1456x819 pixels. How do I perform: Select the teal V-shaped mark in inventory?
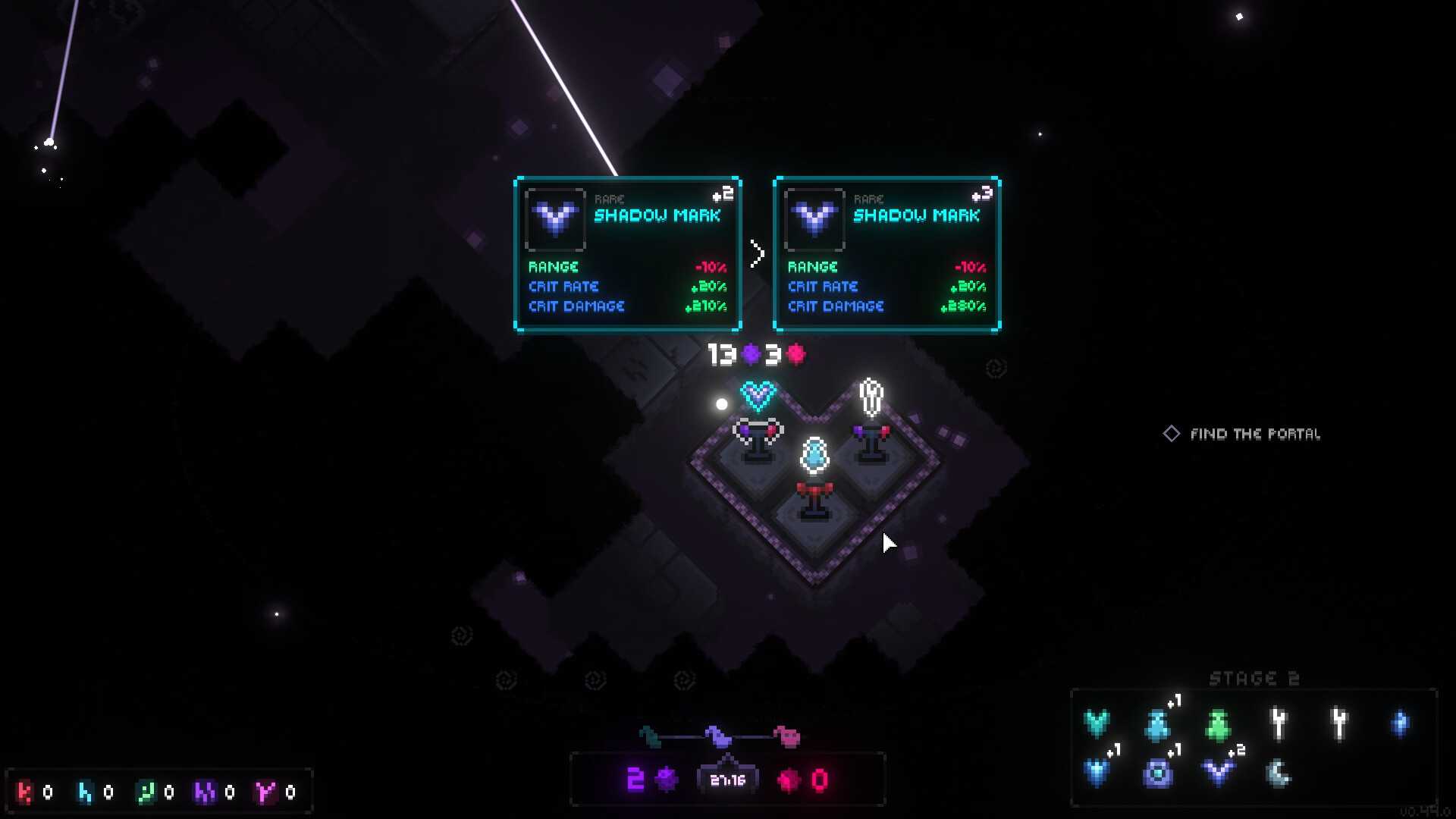point(1097,723)
